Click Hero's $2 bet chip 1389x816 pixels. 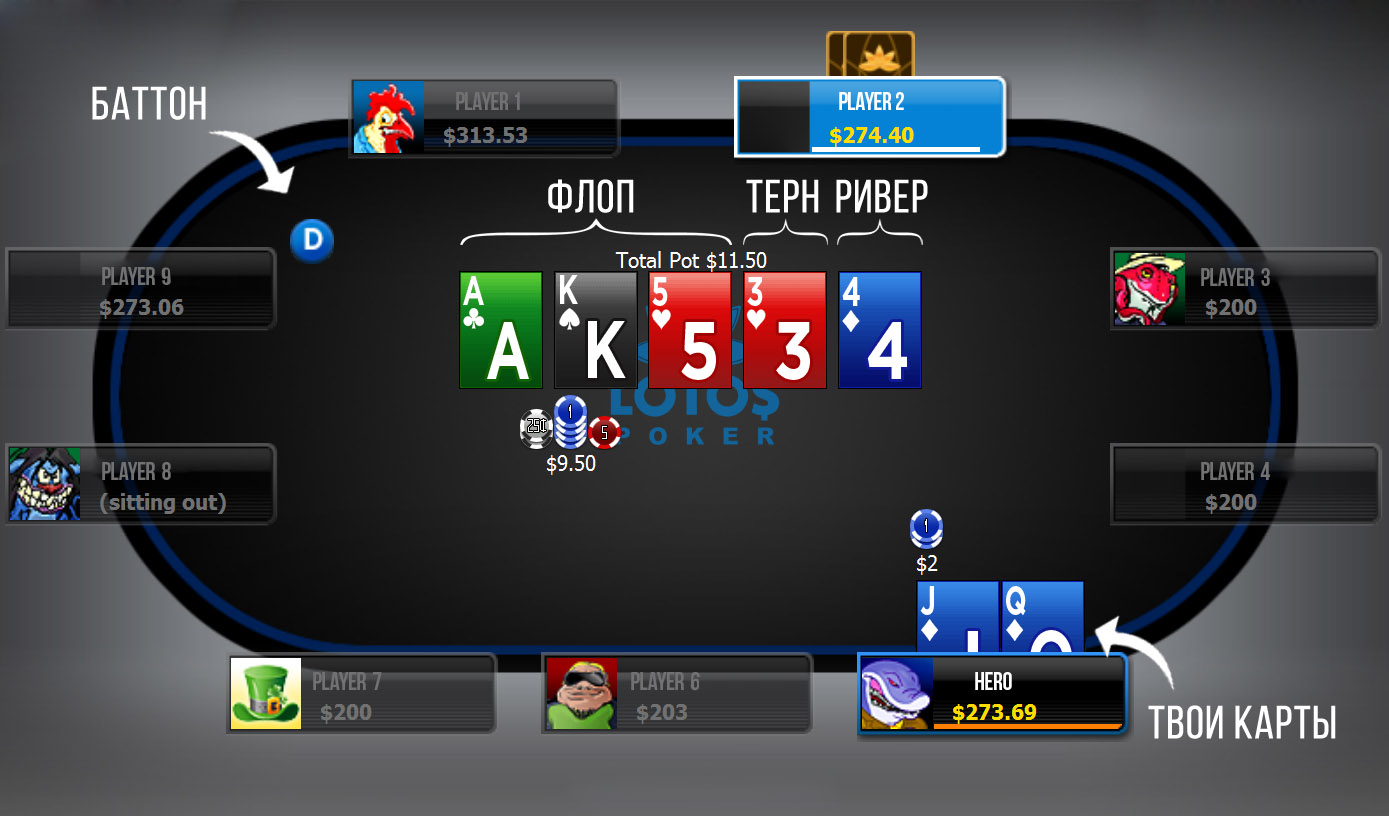tap(927, 529)
